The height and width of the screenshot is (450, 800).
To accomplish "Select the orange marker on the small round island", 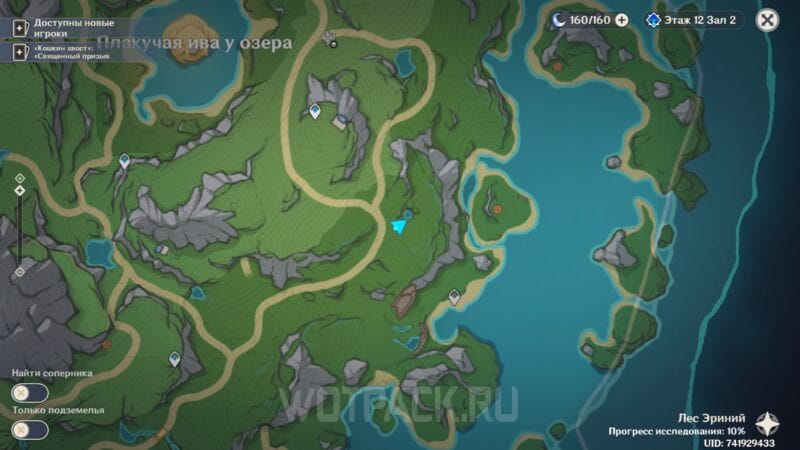I will coord(496,208).
